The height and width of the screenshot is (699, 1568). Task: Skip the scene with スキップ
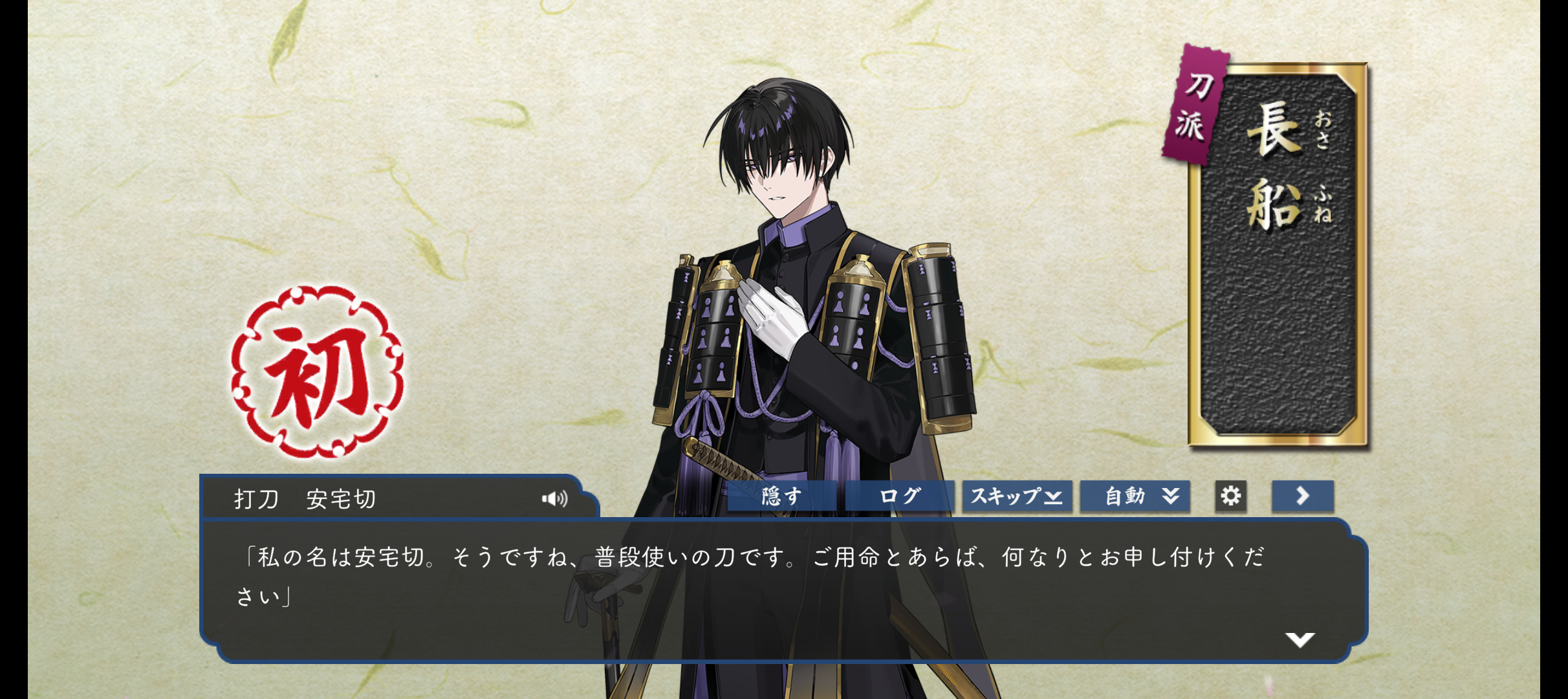(x=1016, y=496)
